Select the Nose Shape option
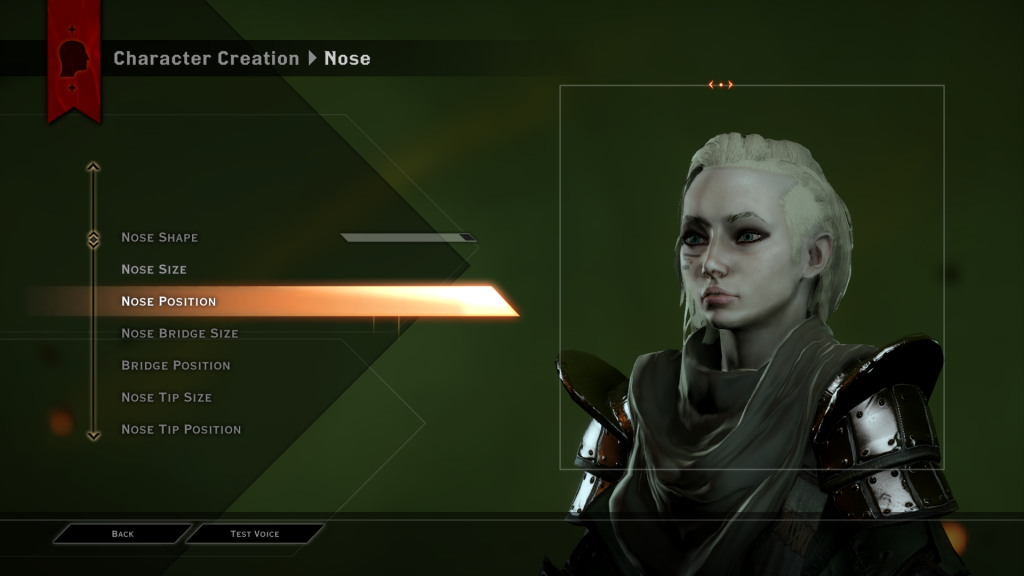 pyautogui.click(x=160, y=238)
